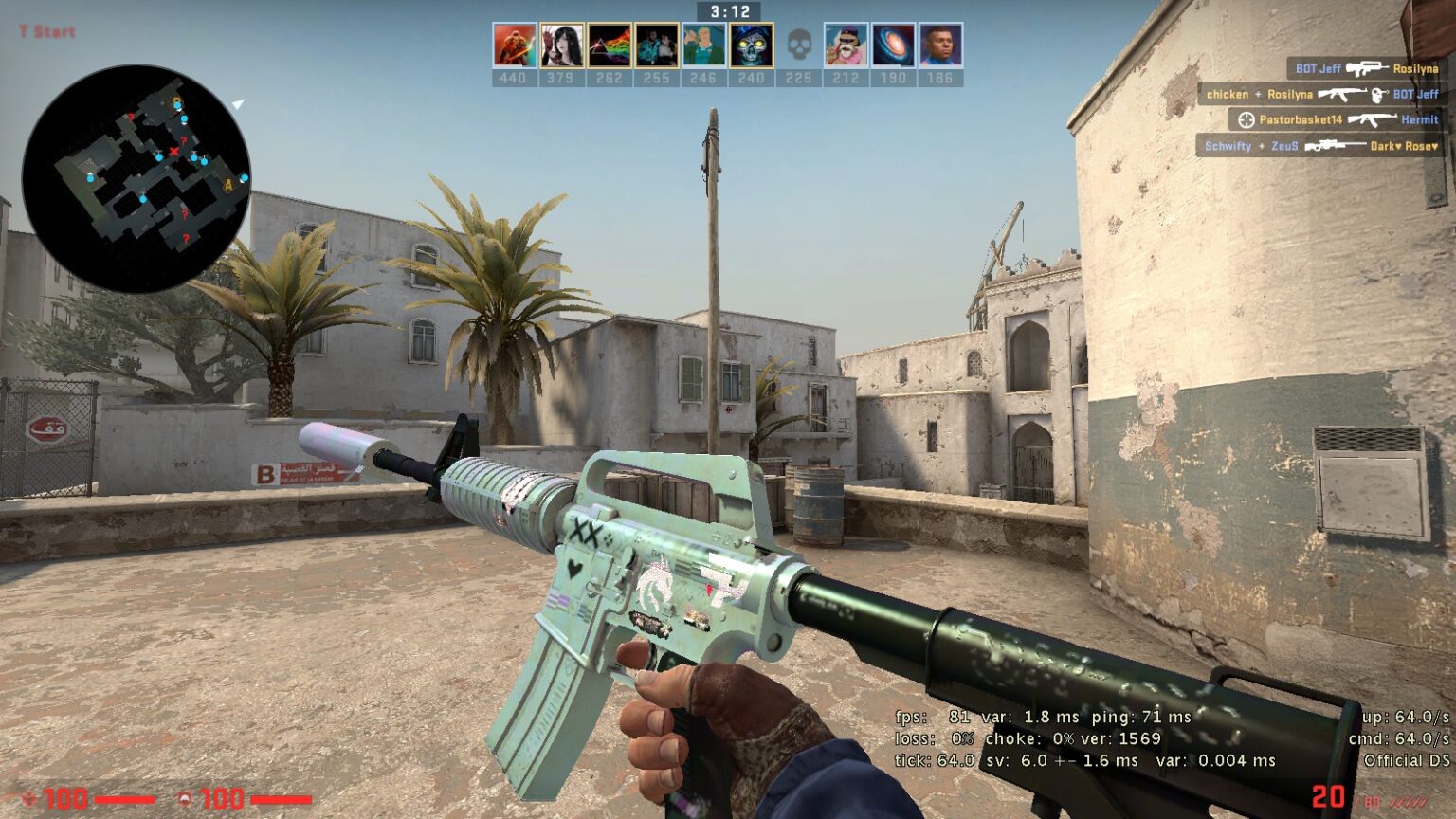The height and width of the screenshot is (819, 1456).
Task: Select the FAMAS weapon icon in the kill feed
Action: (1367, 69)
